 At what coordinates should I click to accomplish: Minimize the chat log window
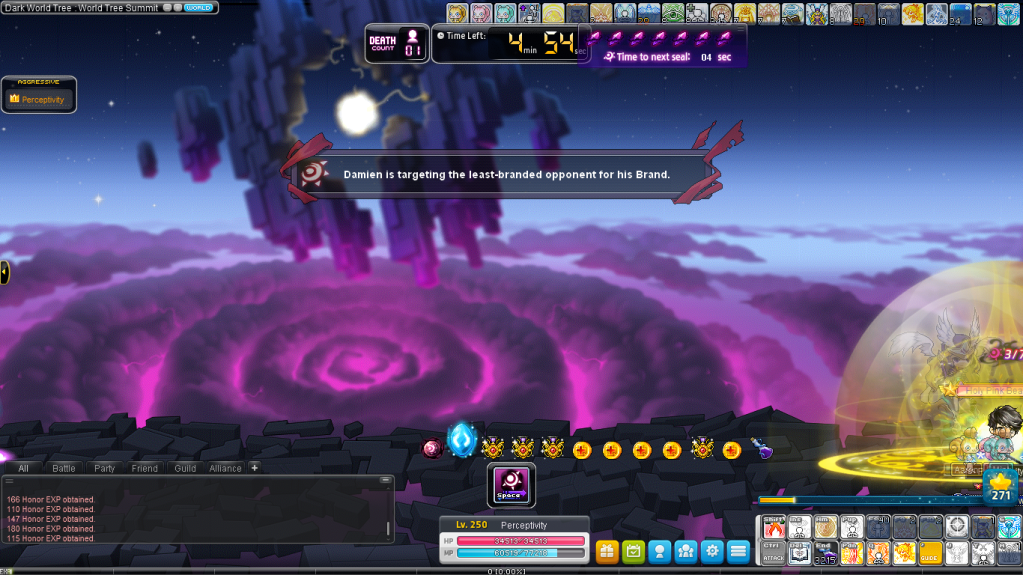tap(385, 481)
